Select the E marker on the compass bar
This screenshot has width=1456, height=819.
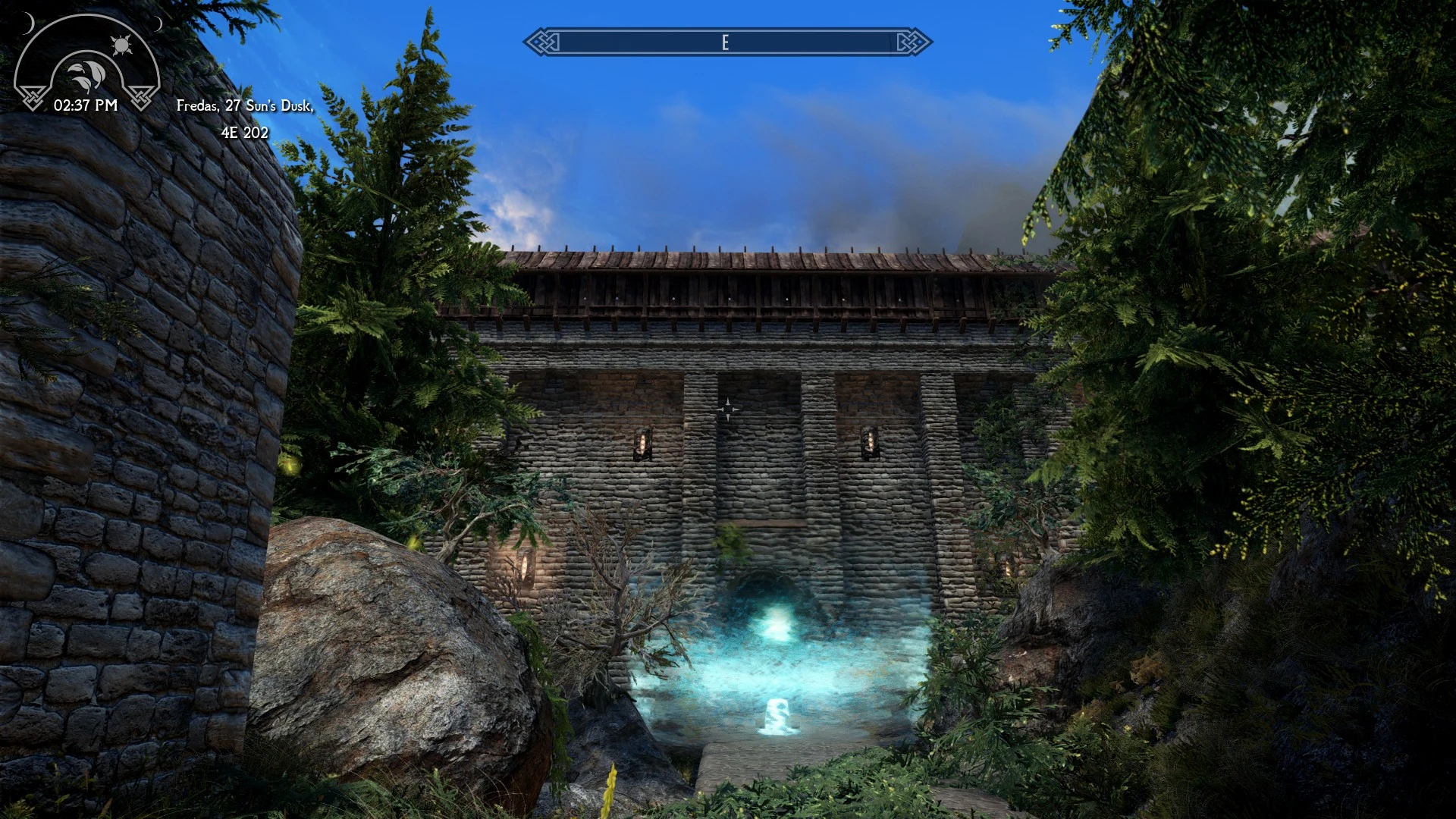point(727,42)
